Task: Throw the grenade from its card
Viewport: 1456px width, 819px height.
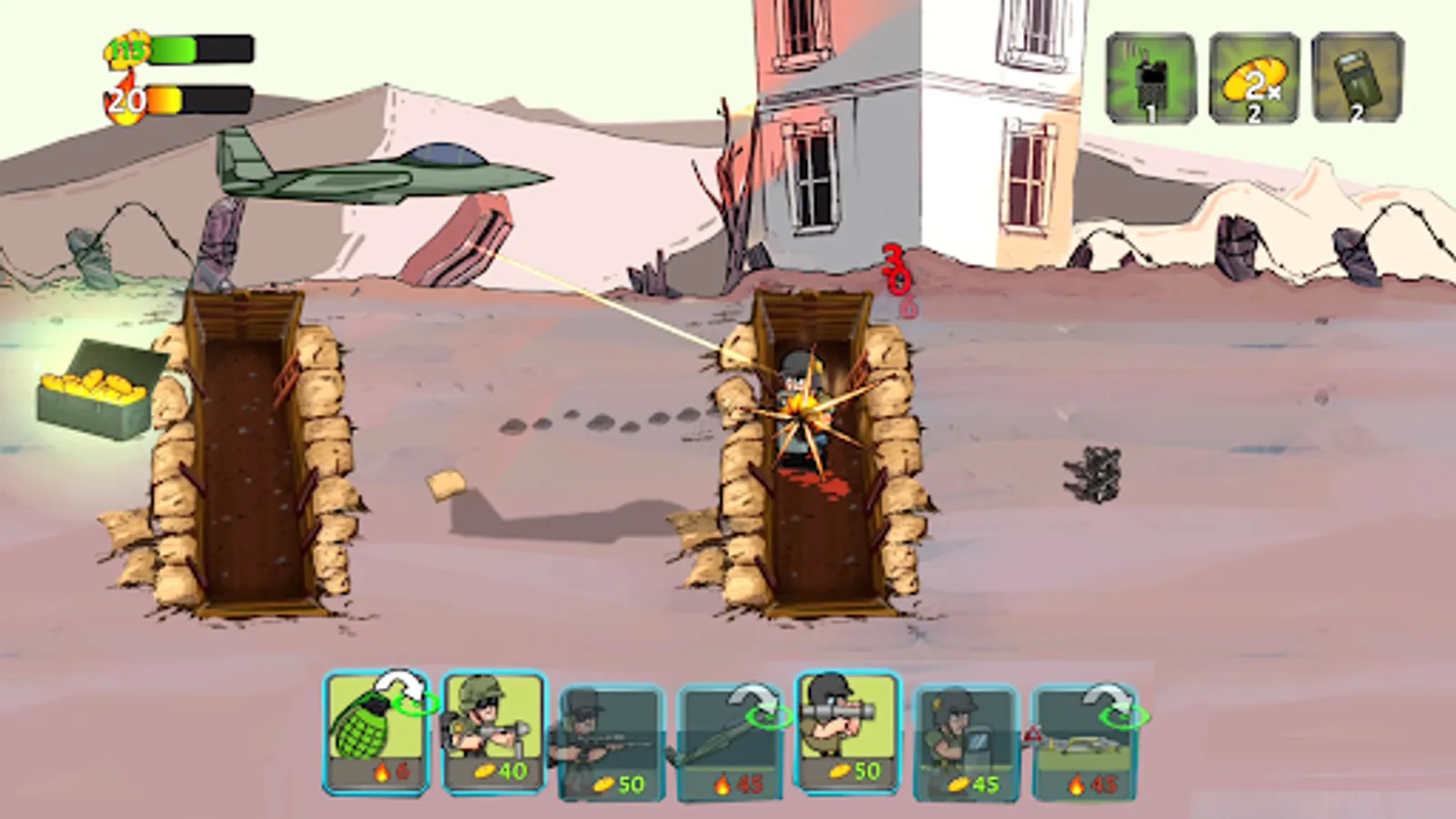Action: (376, 733)
